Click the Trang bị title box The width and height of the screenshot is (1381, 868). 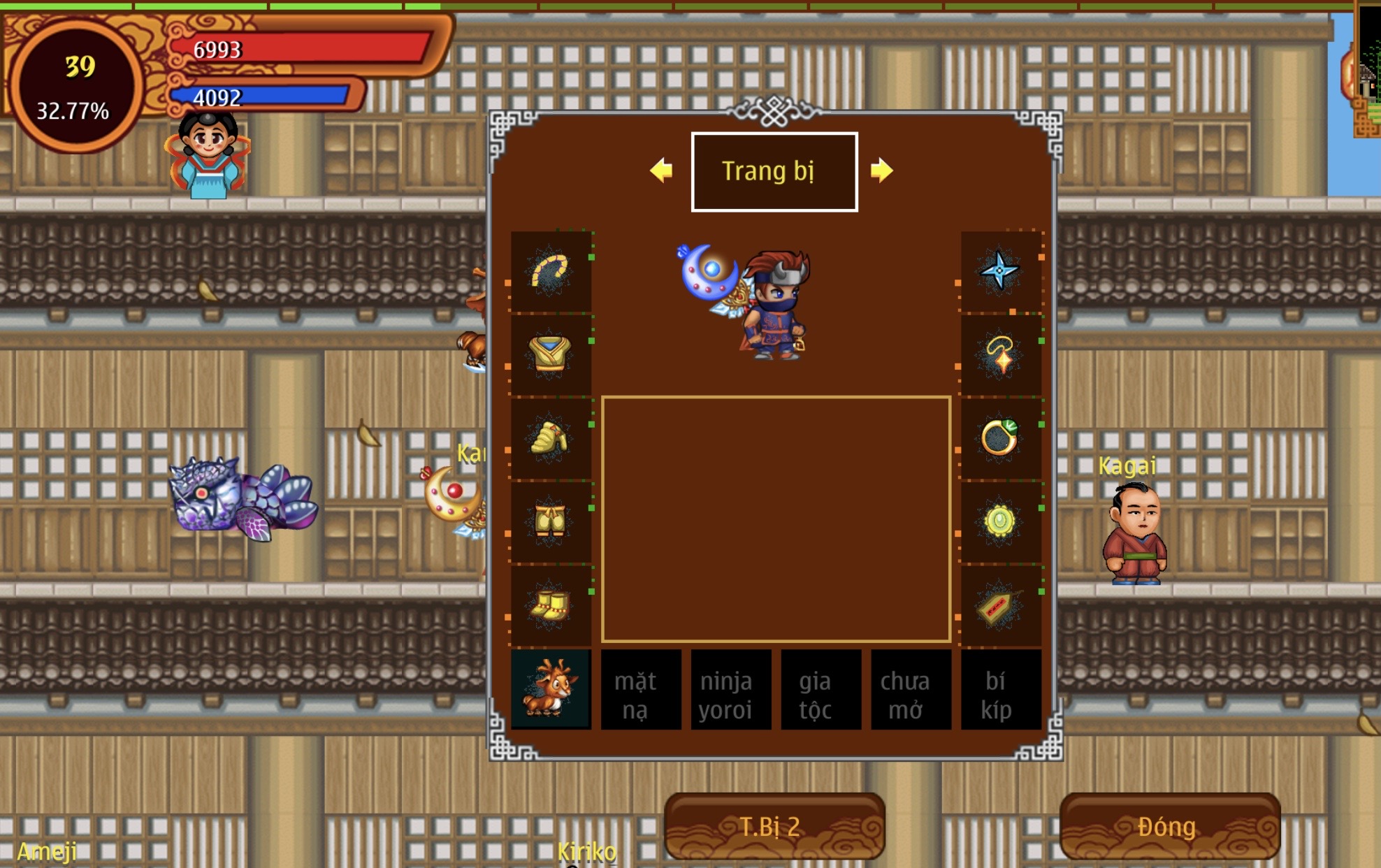tap(774, 171)
